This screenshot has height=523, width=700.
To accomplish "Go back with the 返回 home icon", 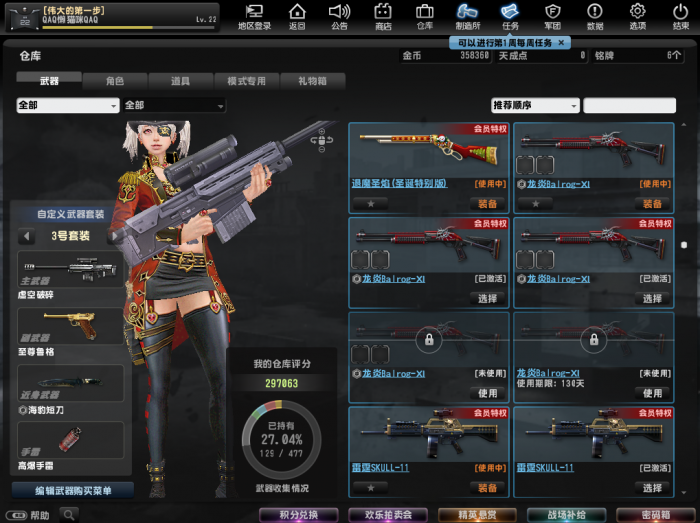I will point(297,16).
